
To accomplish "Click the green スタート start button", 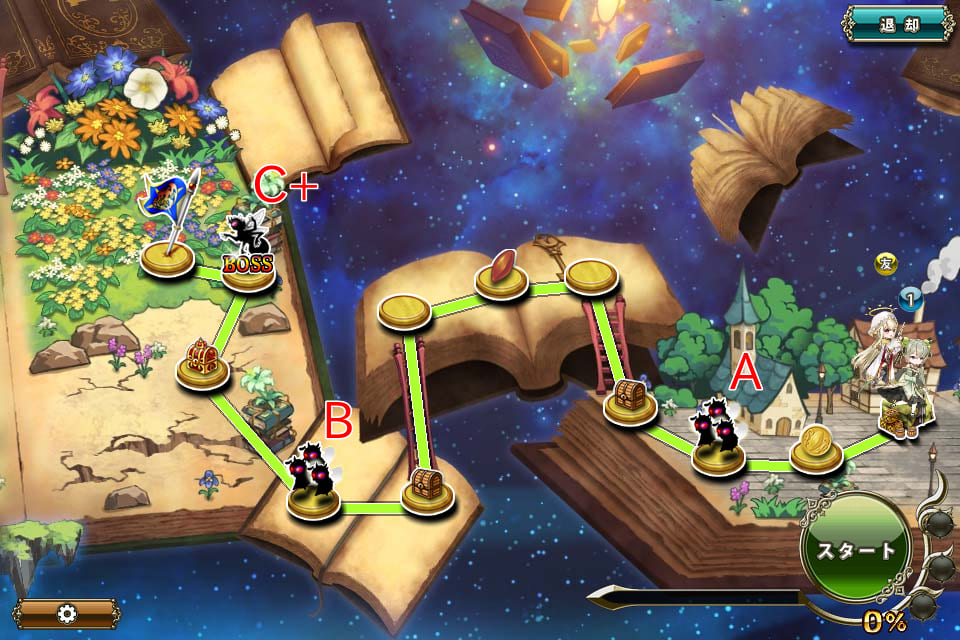I will tap(856, 550).
